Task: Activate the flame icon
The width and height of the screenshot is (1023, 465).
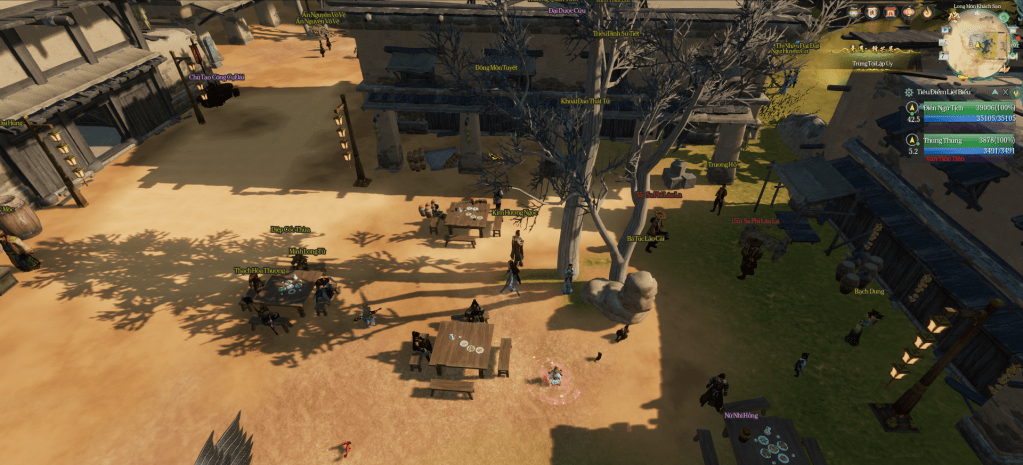Action: click(928, 12)
